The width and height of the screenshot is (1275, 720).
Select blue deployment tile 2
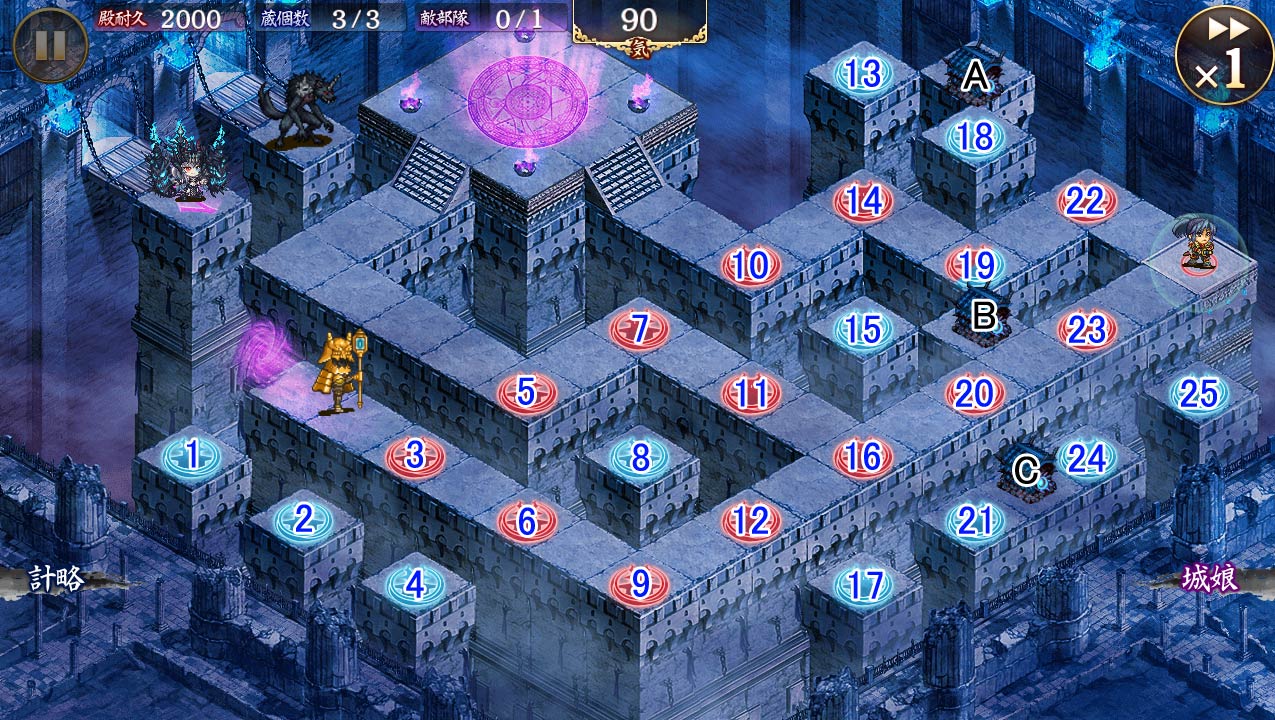(303, 520)
